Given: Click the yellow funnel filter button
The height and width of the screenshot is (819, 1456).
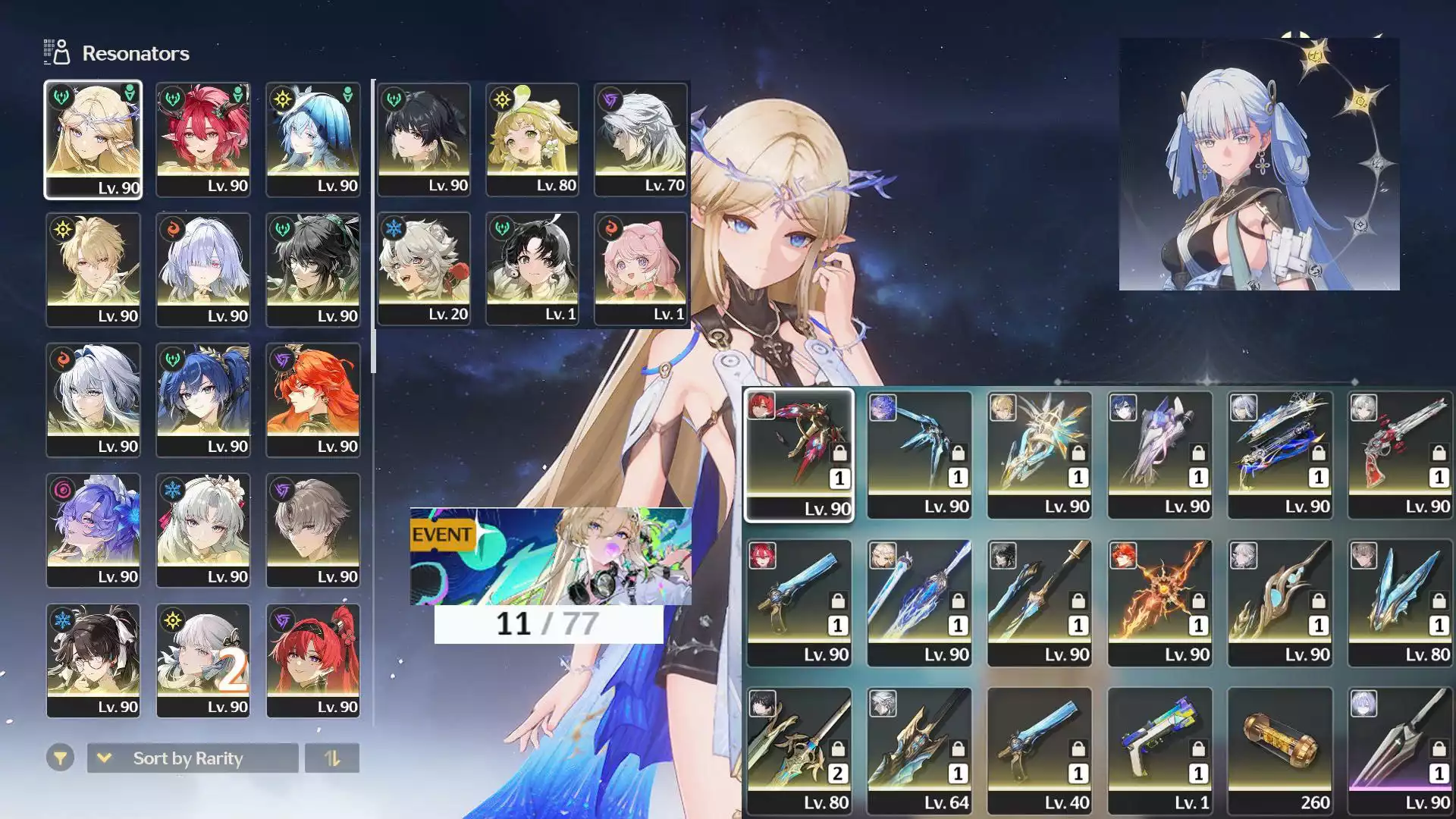Looking at the screenshot, I should click(x=60, y=758).
